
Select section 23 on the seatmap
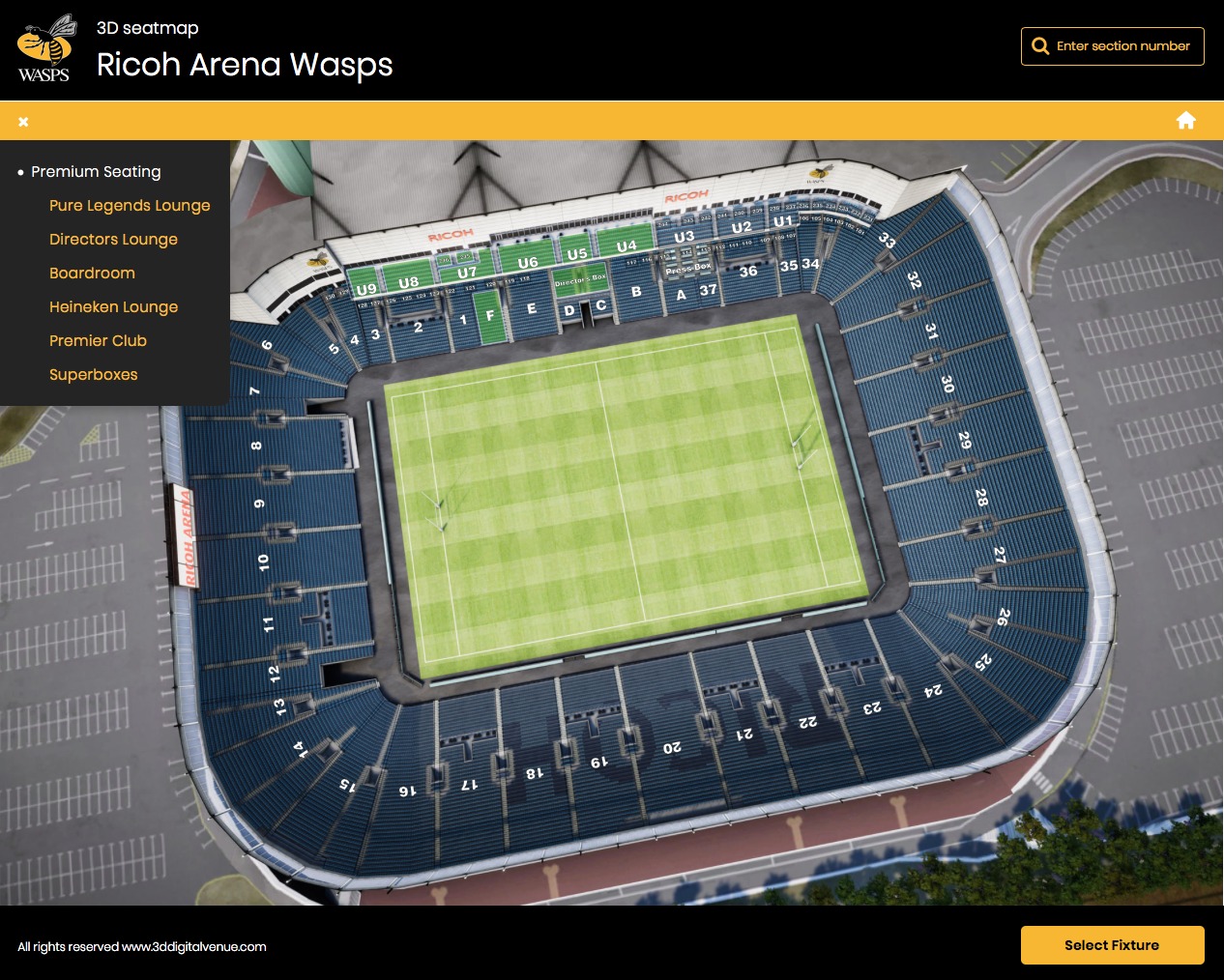872,707
